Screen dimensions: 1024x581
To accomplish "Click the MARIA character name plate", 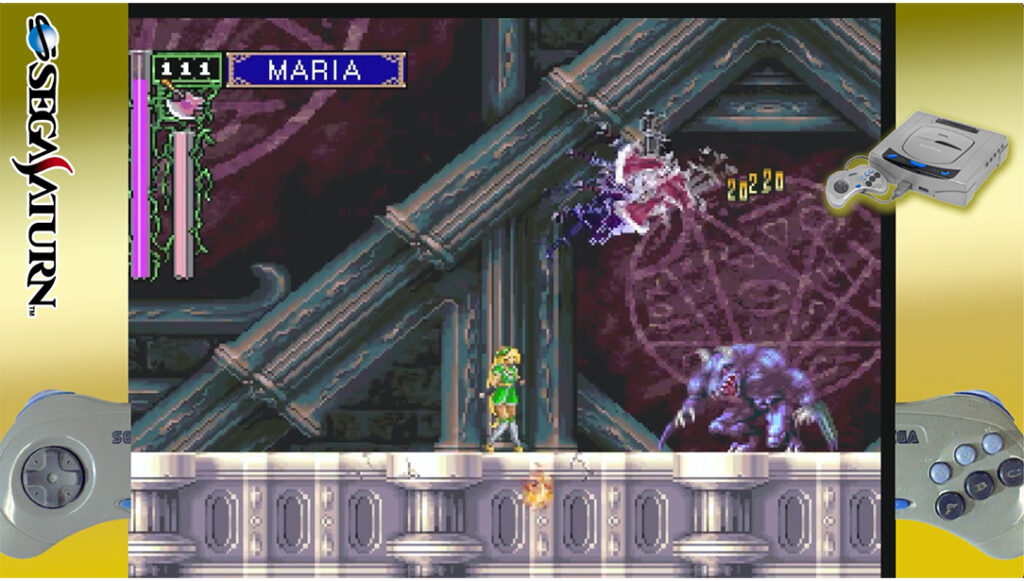I will click(x=316, y=70).
